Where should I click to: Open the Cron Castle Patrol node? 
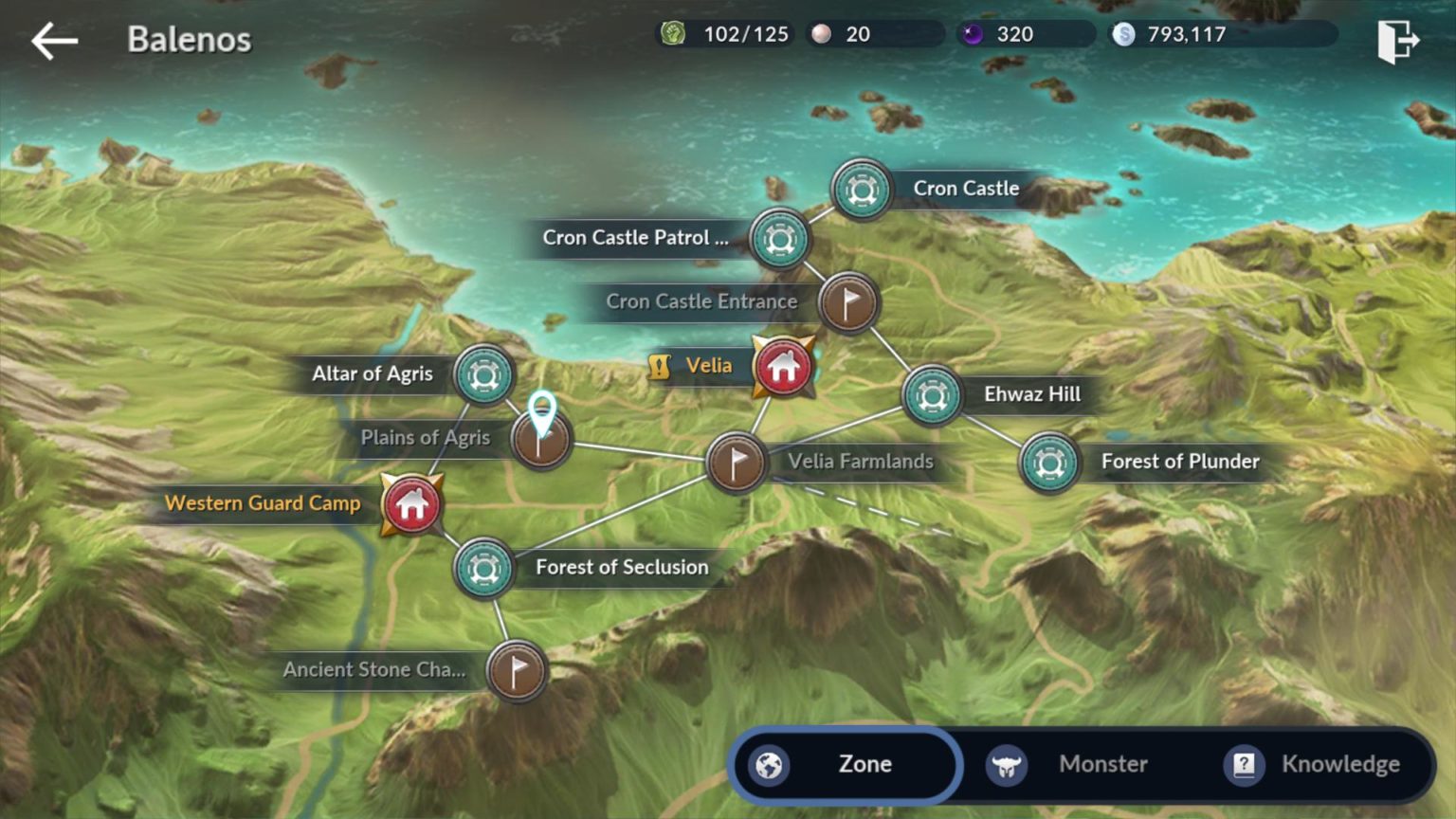[777, 240]
